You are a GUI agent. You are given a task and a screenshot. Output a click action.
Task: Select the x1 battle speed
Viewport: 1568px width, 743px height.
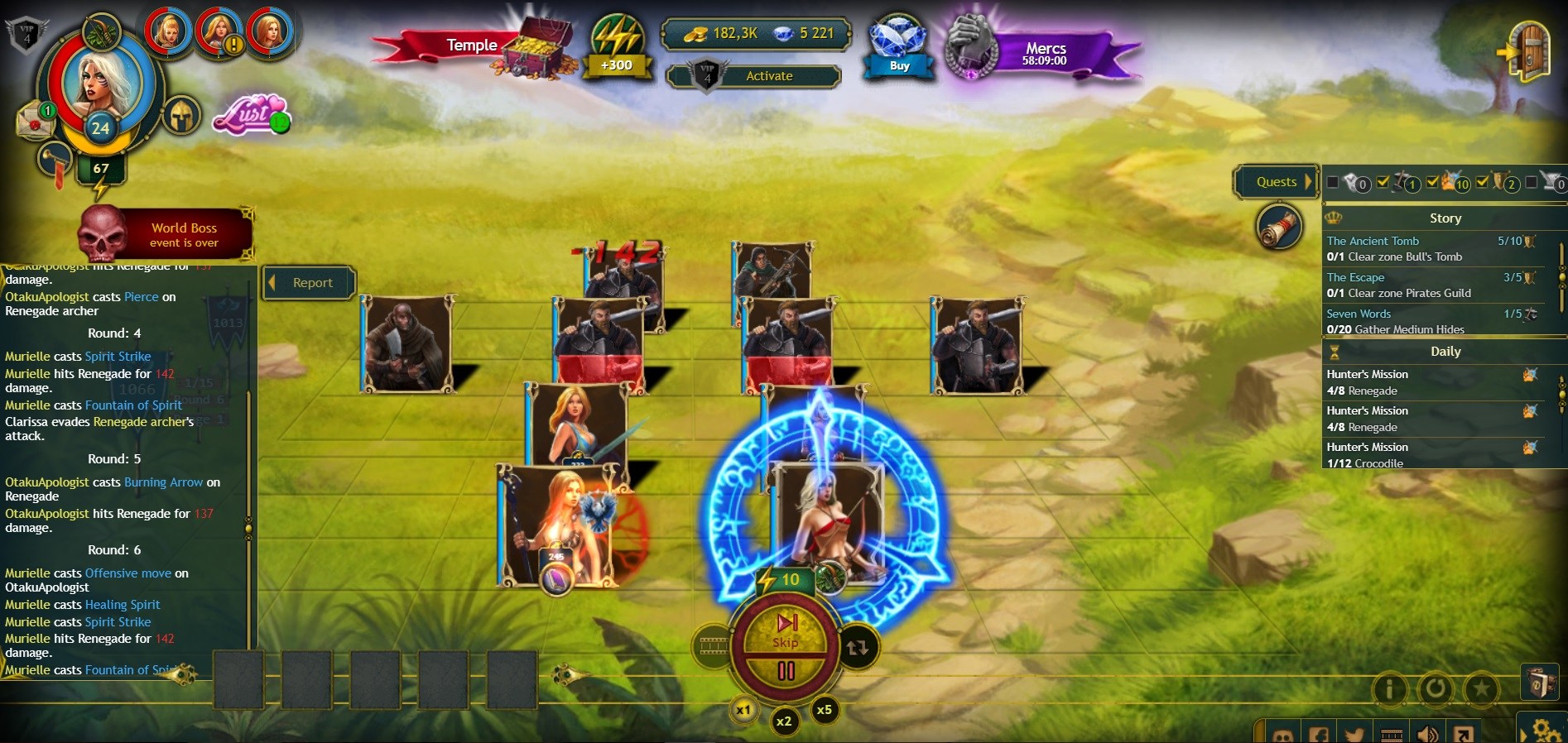tap(743, 710)
